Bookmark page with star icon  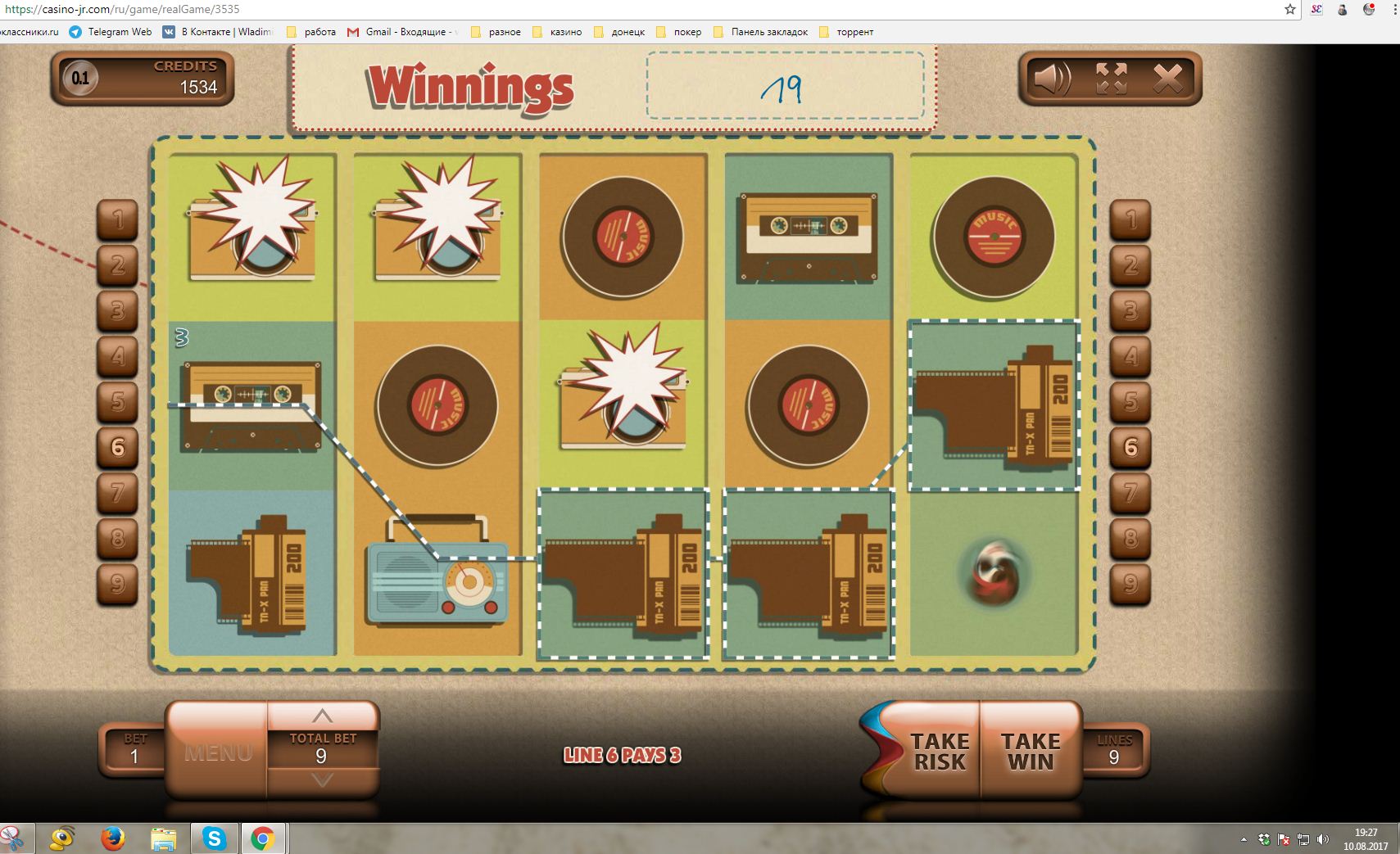click(x=1290, y=10)
